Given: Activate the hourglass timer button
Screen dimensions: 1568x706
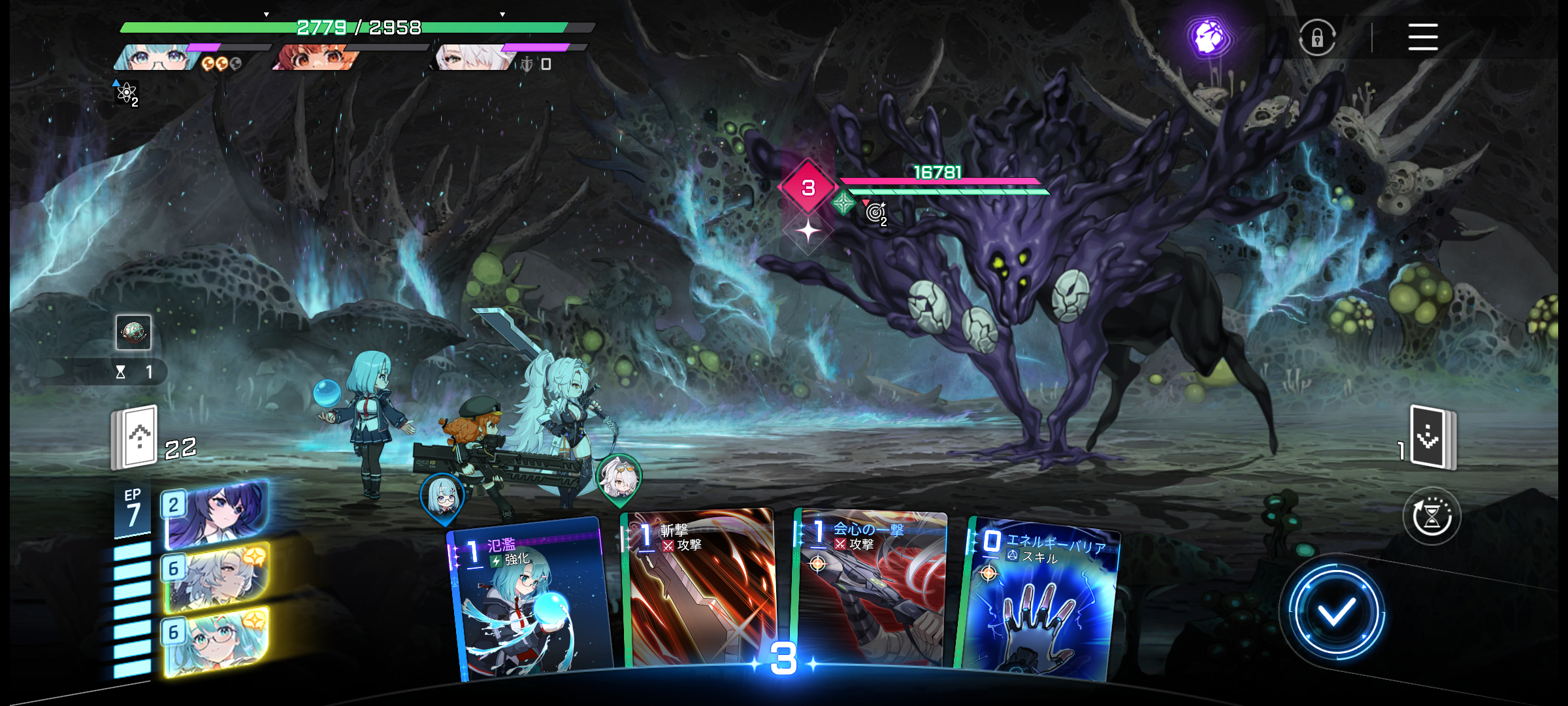Looking at the screenshot, I should [x=1431, y=516].
